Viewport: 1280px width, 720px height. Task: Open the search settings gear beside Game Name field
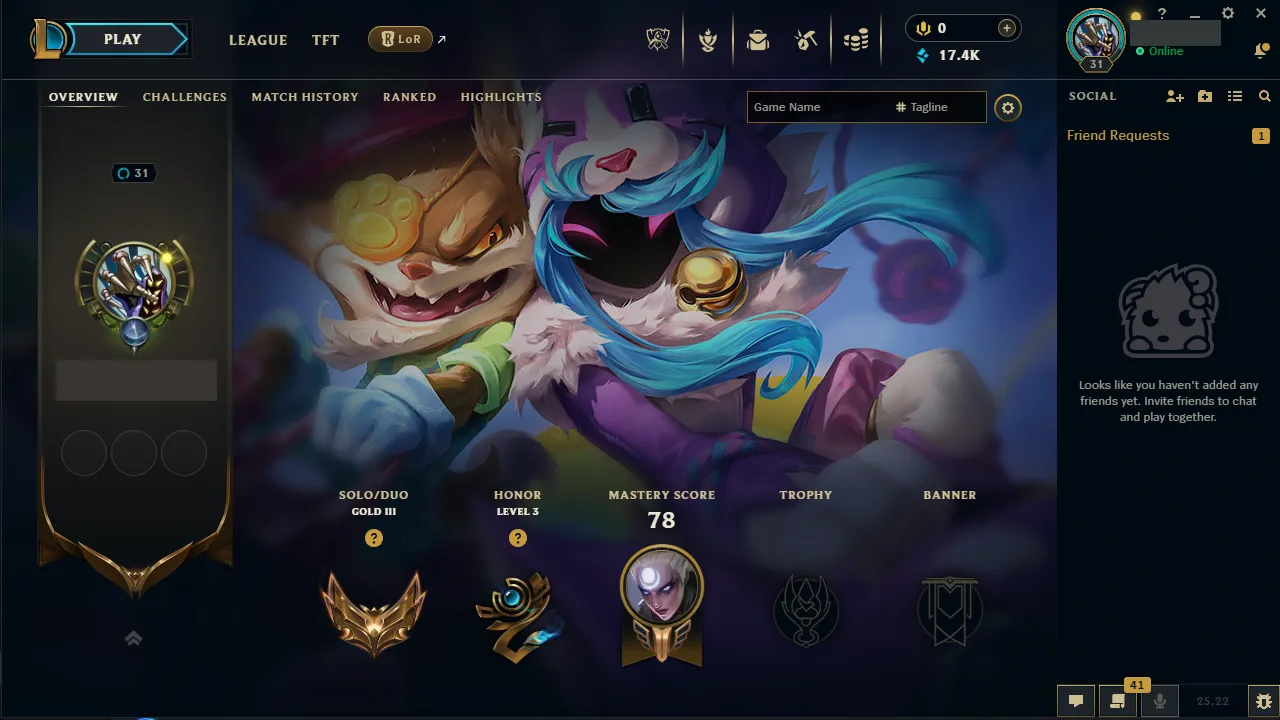coord(1007,107)
